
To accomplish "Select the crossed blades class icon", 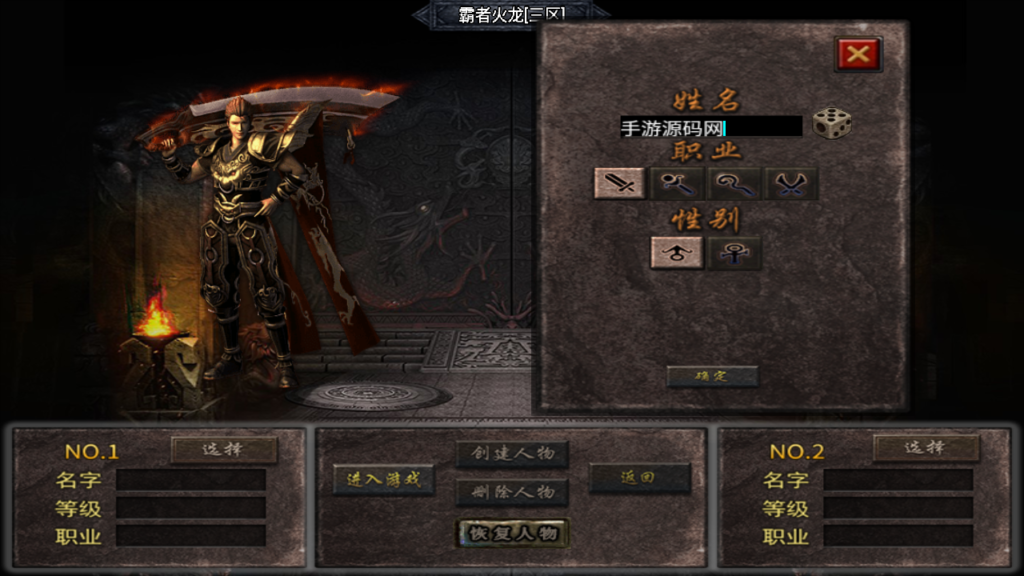I will pyautogui.click(x=791, y=183).
